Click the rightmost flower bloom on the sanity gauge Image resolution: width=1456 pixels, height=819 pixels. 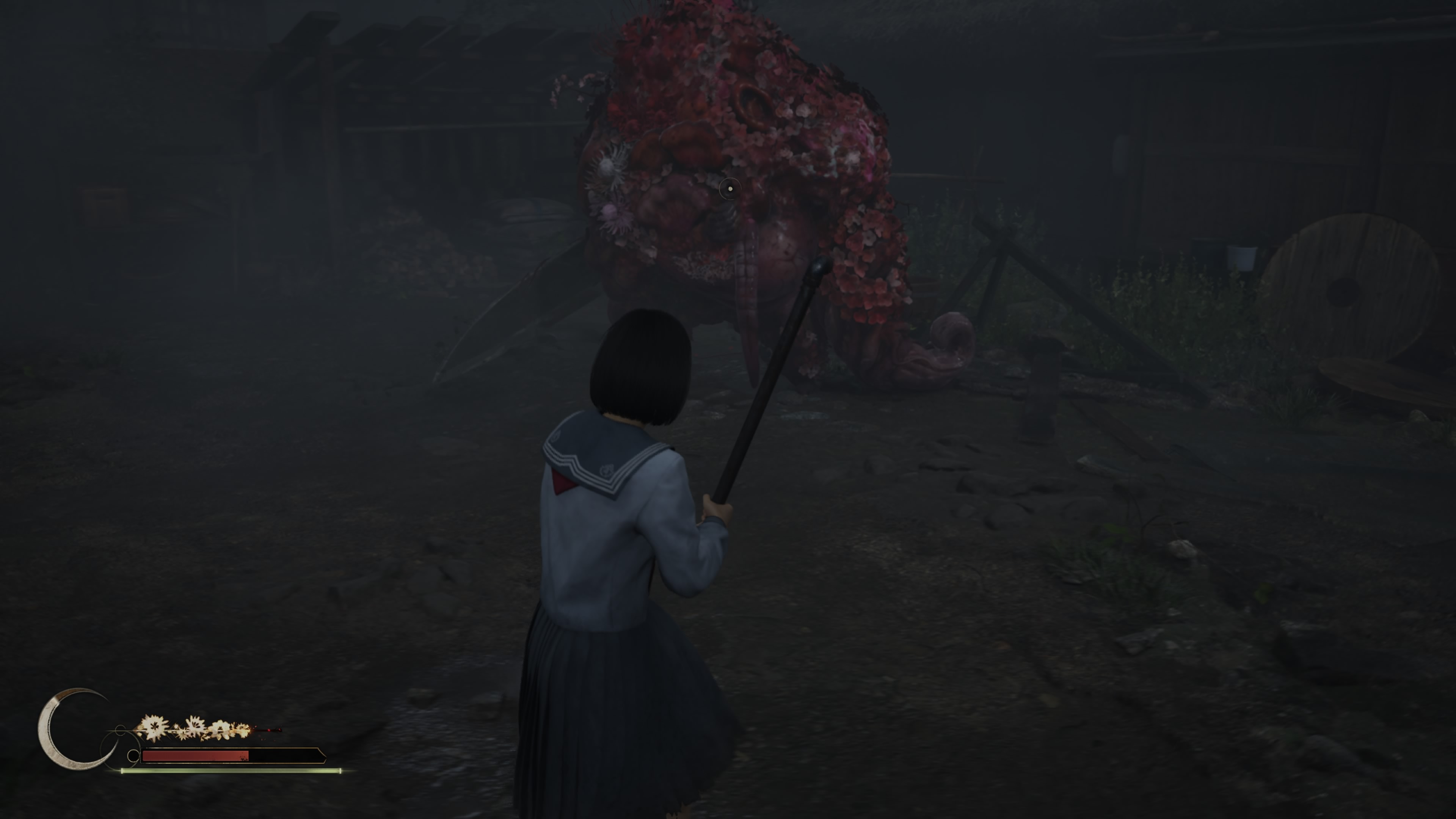click(243, 729)
